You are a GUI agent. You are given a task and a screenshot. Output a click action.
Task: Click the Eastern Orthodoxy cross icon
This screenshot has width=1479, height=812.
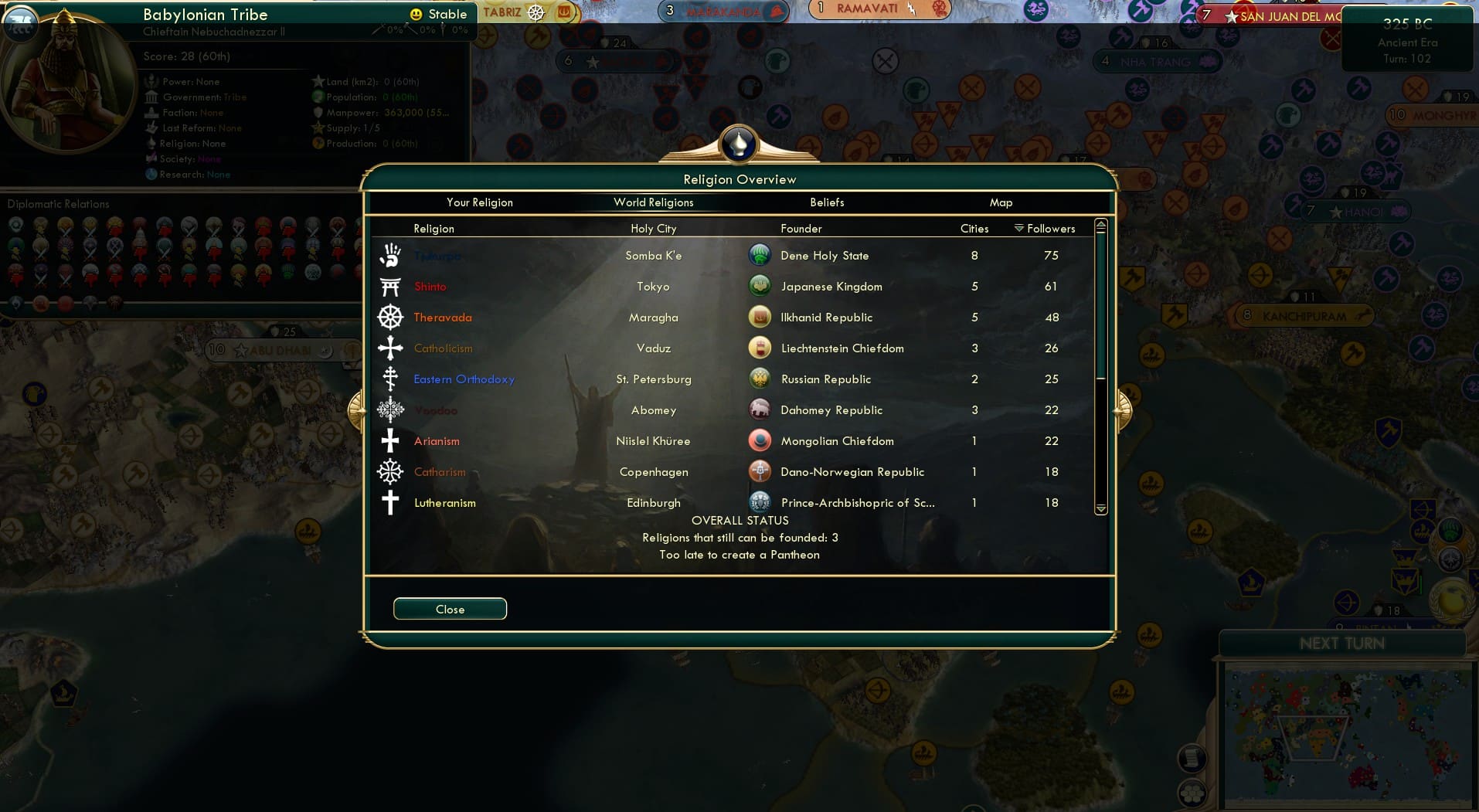[391, 379]
